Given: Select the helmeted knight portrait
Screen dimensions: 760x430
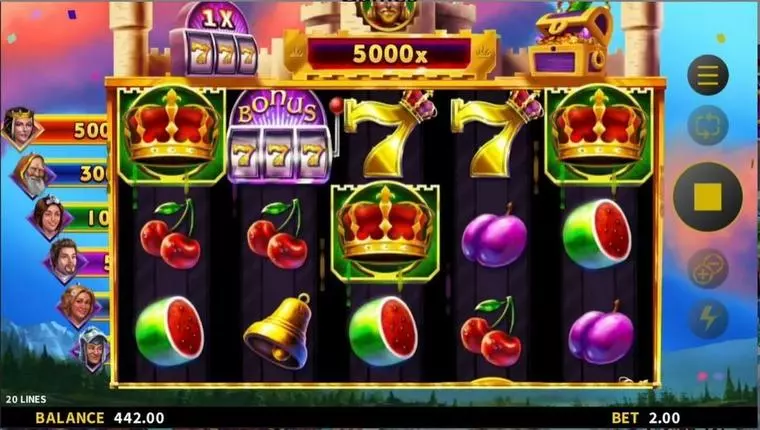Looking at the screenshot, I should (x=93, y=348).
